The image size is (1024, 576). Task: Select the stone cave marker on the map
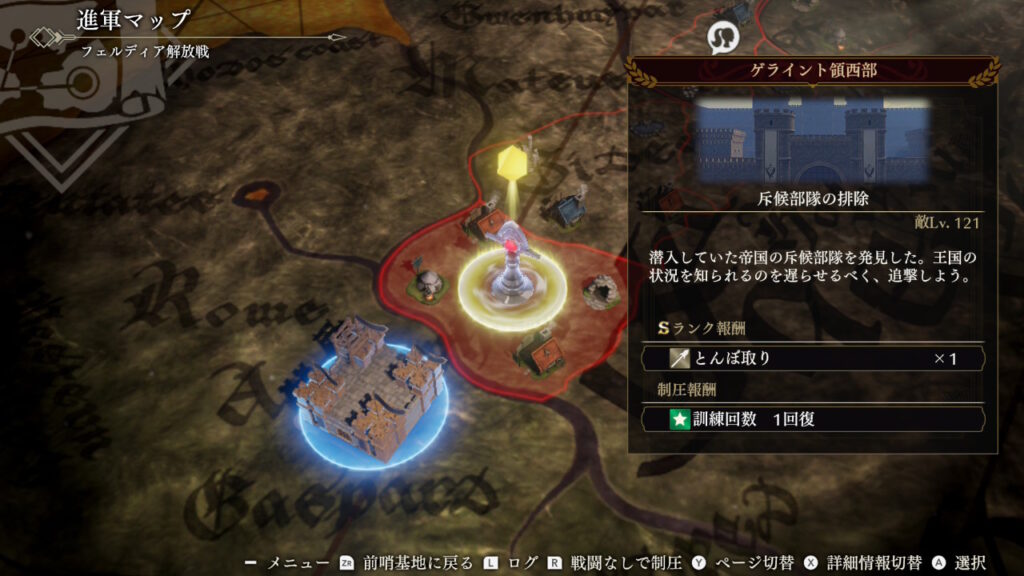tap(603, 290)
